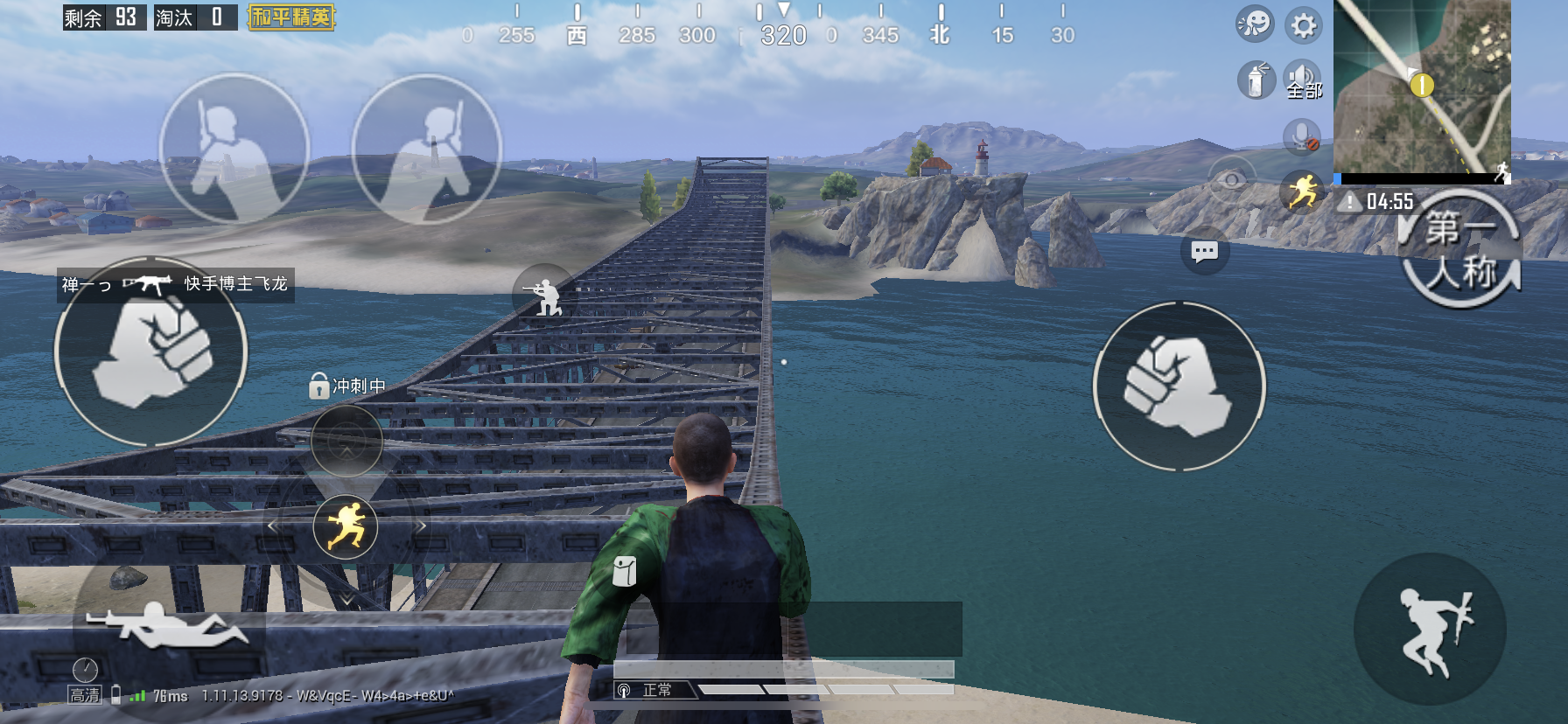The image size is (1568, 724).
Task: Tap the spray paint can icon
Action: pyautogui.click(x=1256, y=80)
